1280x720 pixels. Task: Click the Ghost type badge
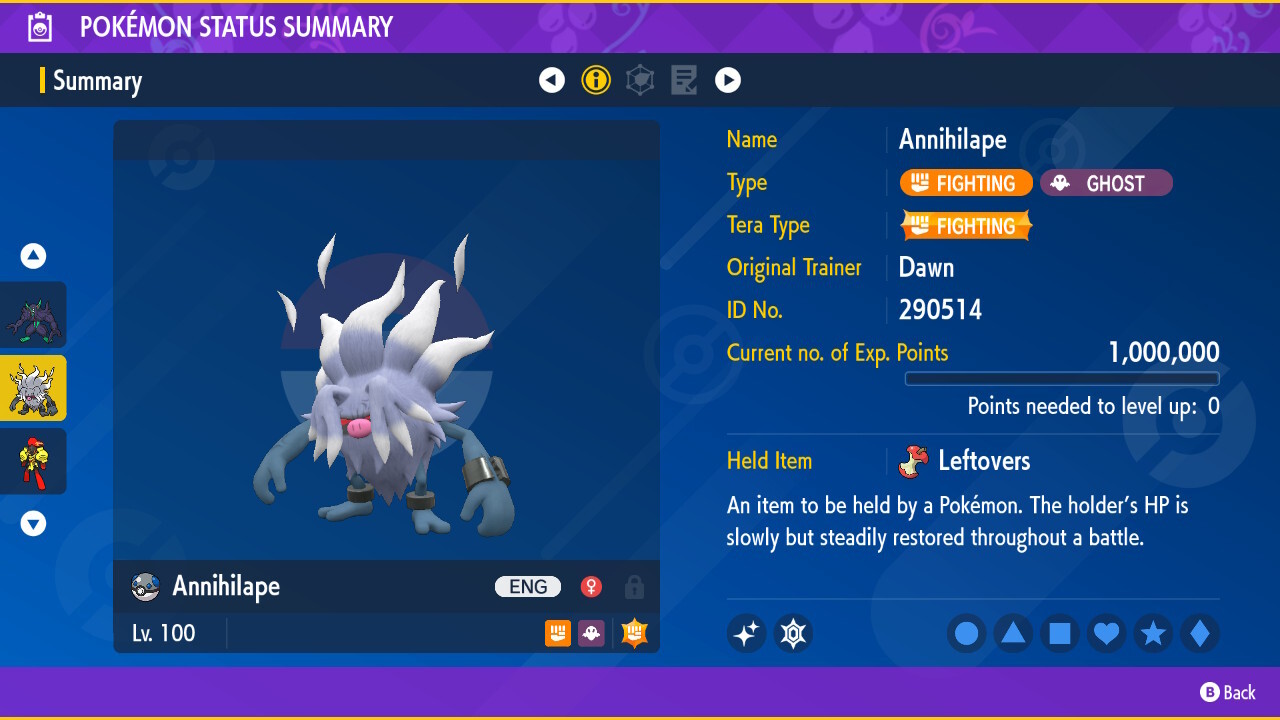coord(1106,183)
